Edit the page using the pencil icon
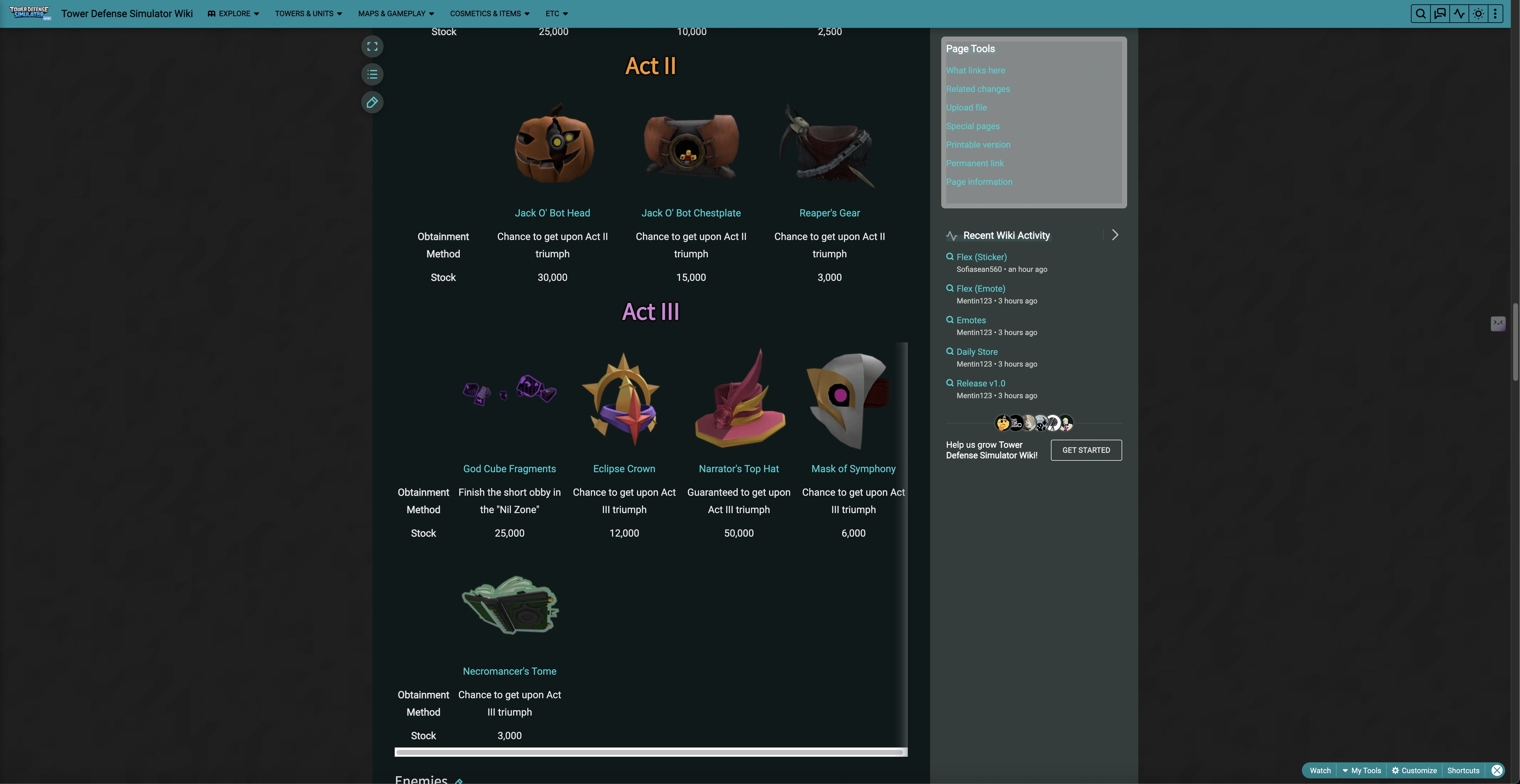This screenshot has height=784, width=1520. pos(372,103)
